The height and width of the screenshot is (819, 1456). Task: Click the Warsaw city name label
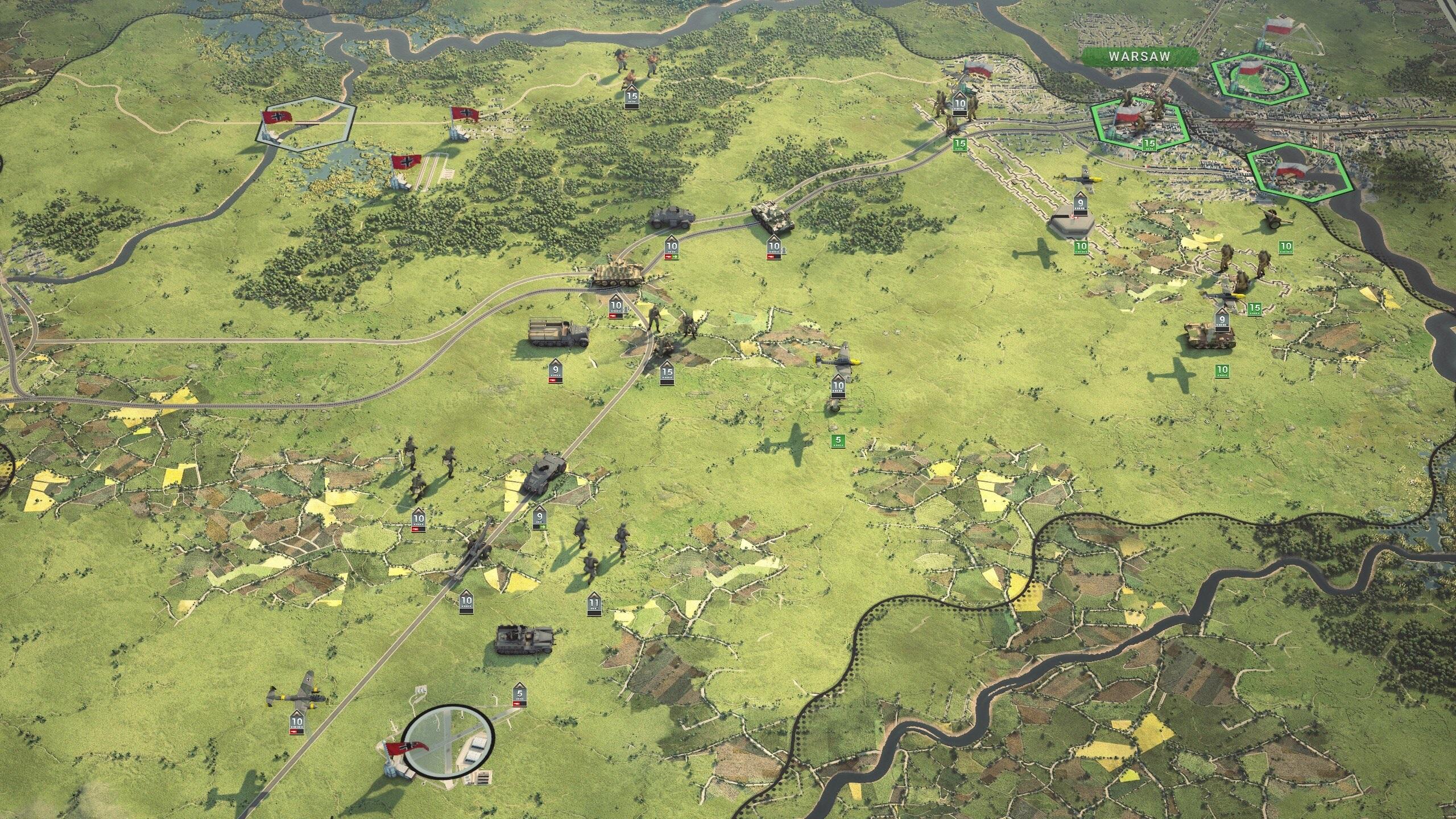pyautogui.click(x=1132, y=56)
